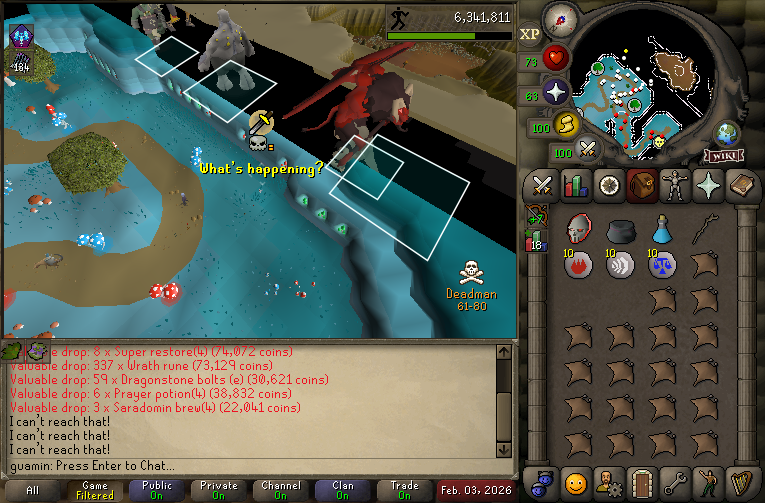Show the Worn Equipment tab
Viewport: 765px width, 503px height.
coord(674,186)
